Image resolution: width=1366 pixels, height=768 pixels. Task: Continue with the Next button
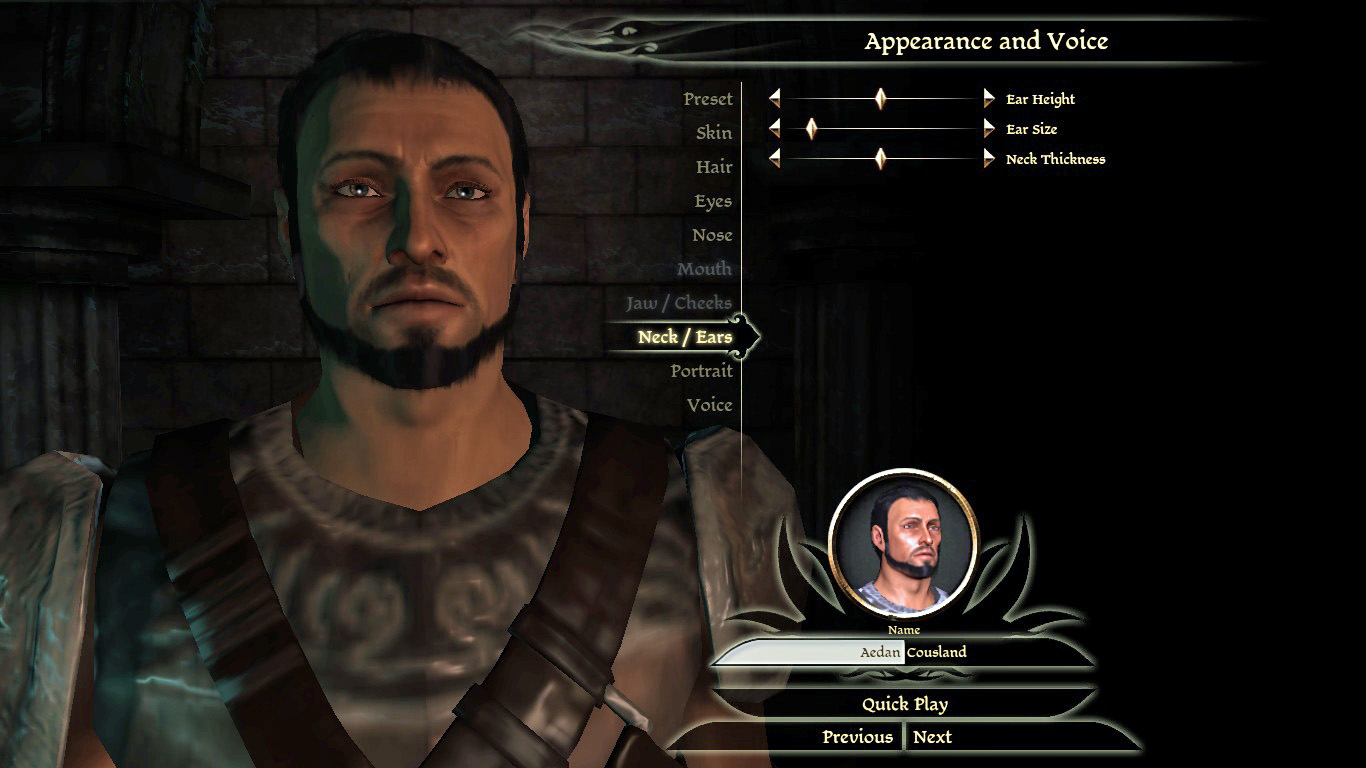pyautogui.click(x=932, y=737)
